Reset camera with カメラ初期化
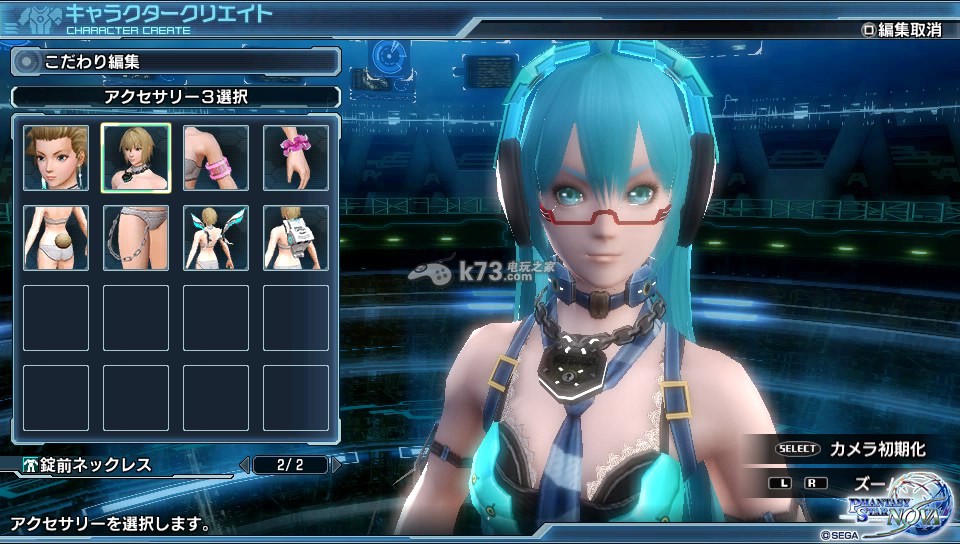 pyautogui.click(x=851, y=449)
